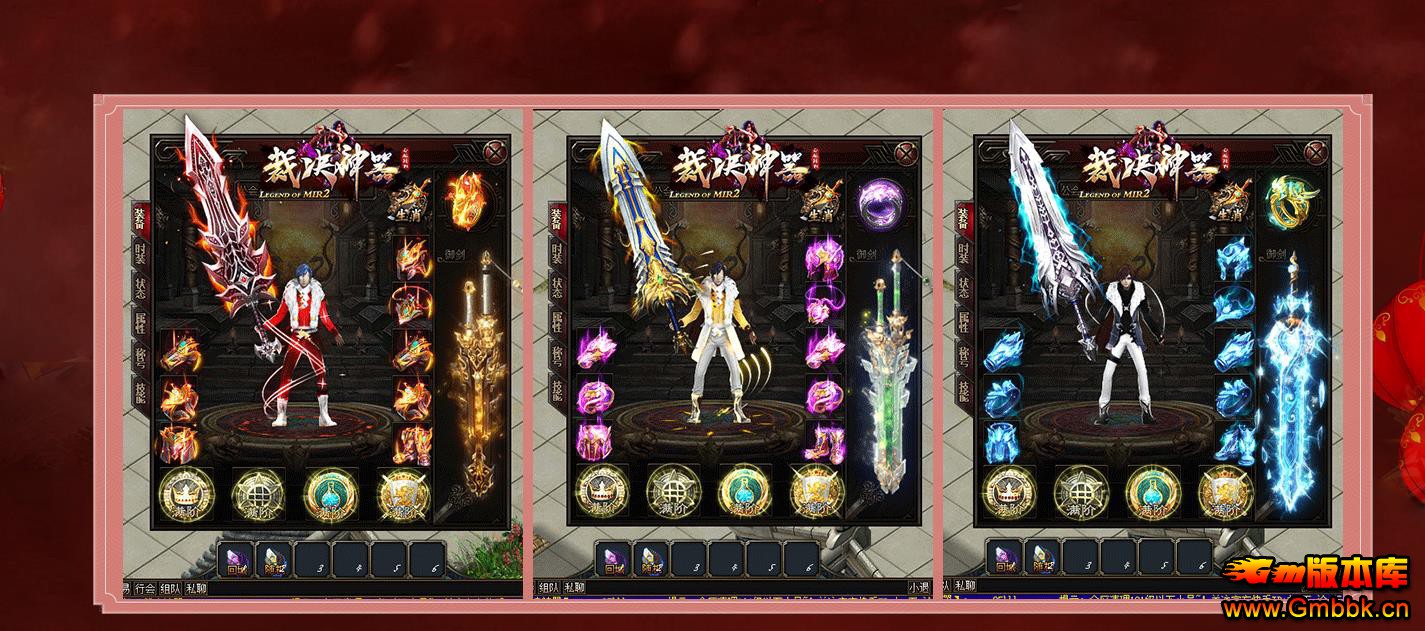Close the purple-equipment character panel

906,154
